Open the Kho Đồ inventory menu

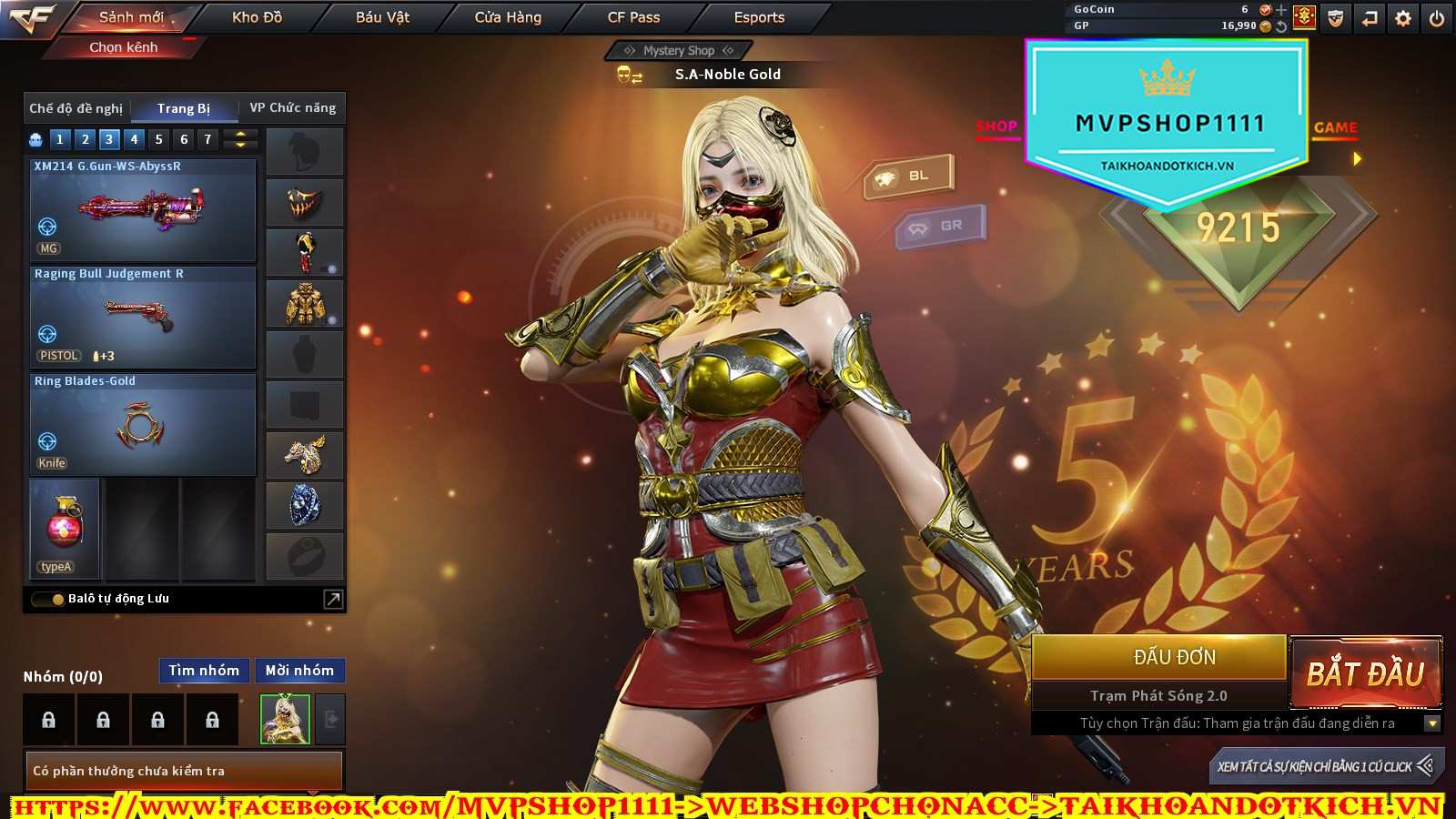pyautogui.click(x=257, y=17)
